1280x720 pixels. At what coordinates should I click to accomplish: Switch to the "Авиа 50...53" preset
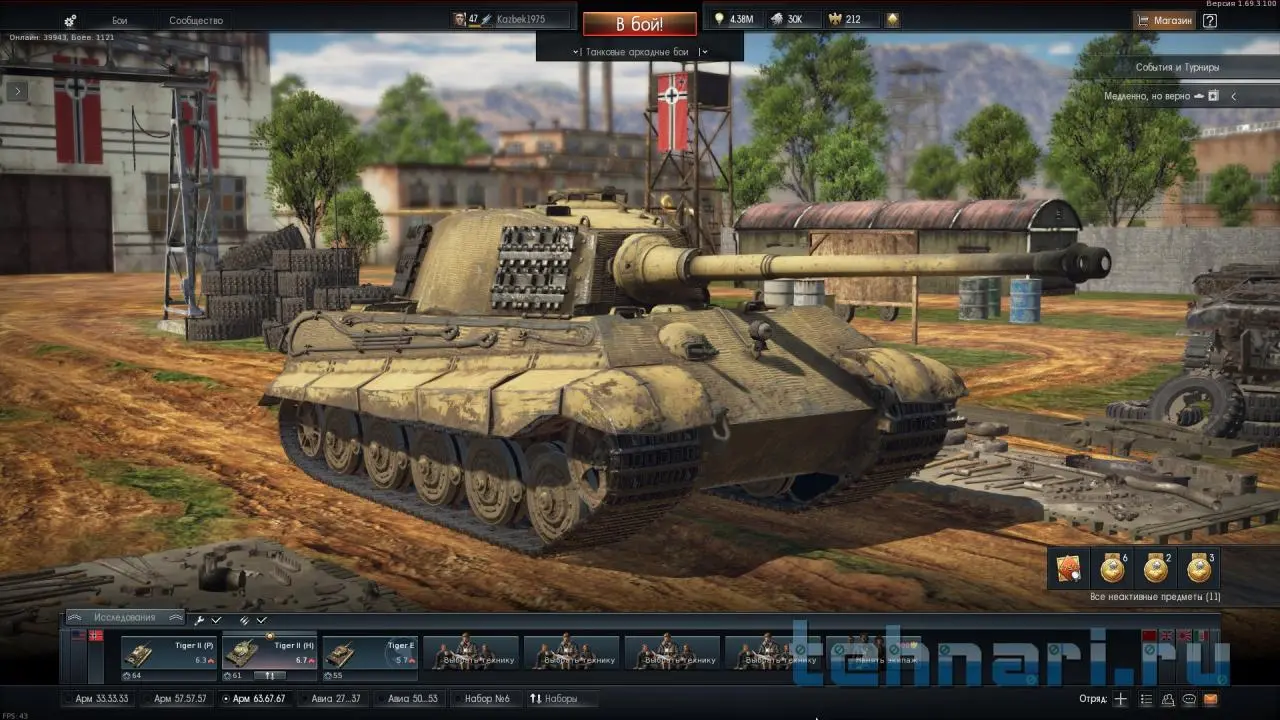click(410, 699)
